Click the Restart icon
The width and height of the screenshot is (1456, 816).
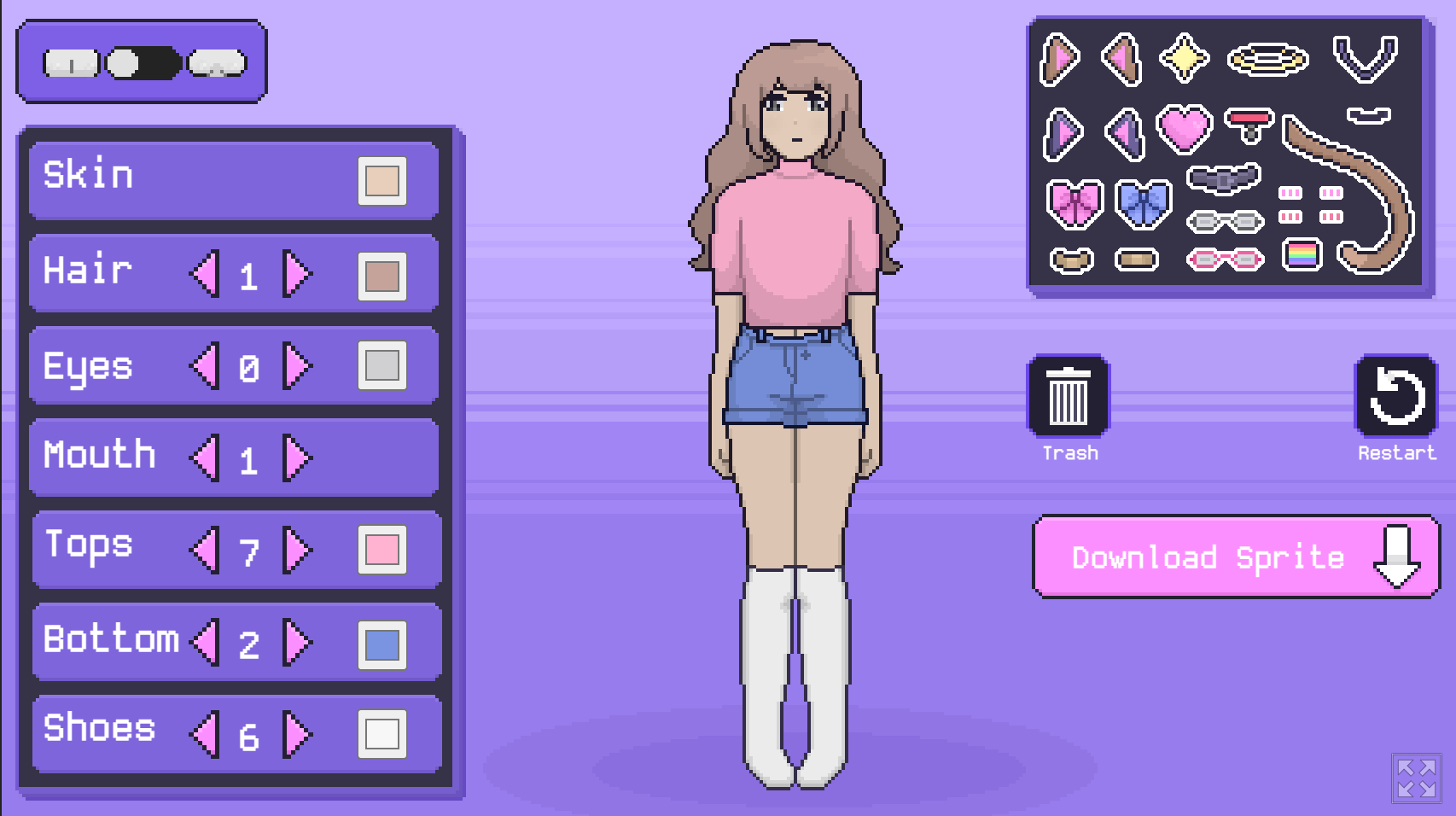(x=1395, y=394)
